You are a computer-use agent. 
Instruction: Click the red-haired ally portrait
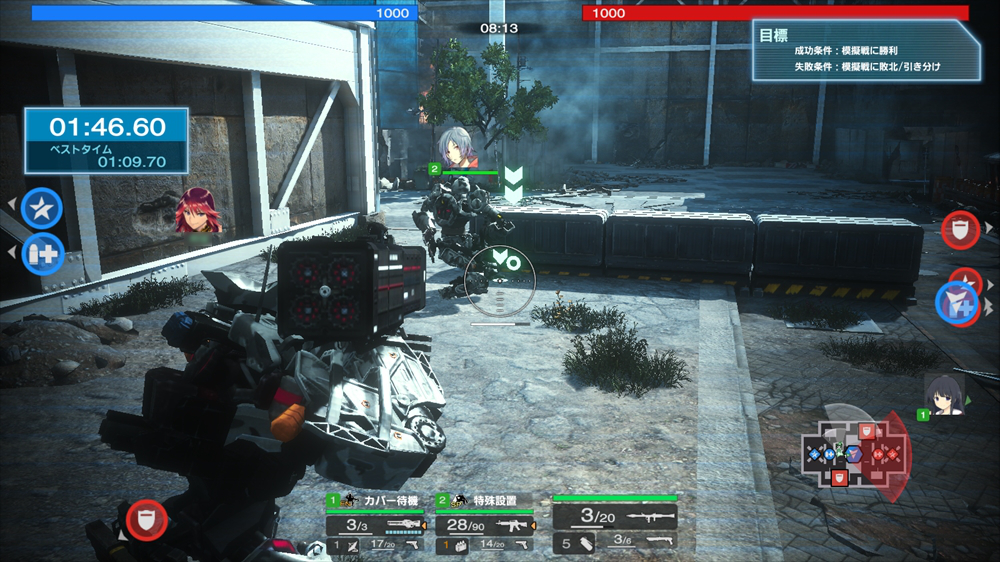click(197, 212)
